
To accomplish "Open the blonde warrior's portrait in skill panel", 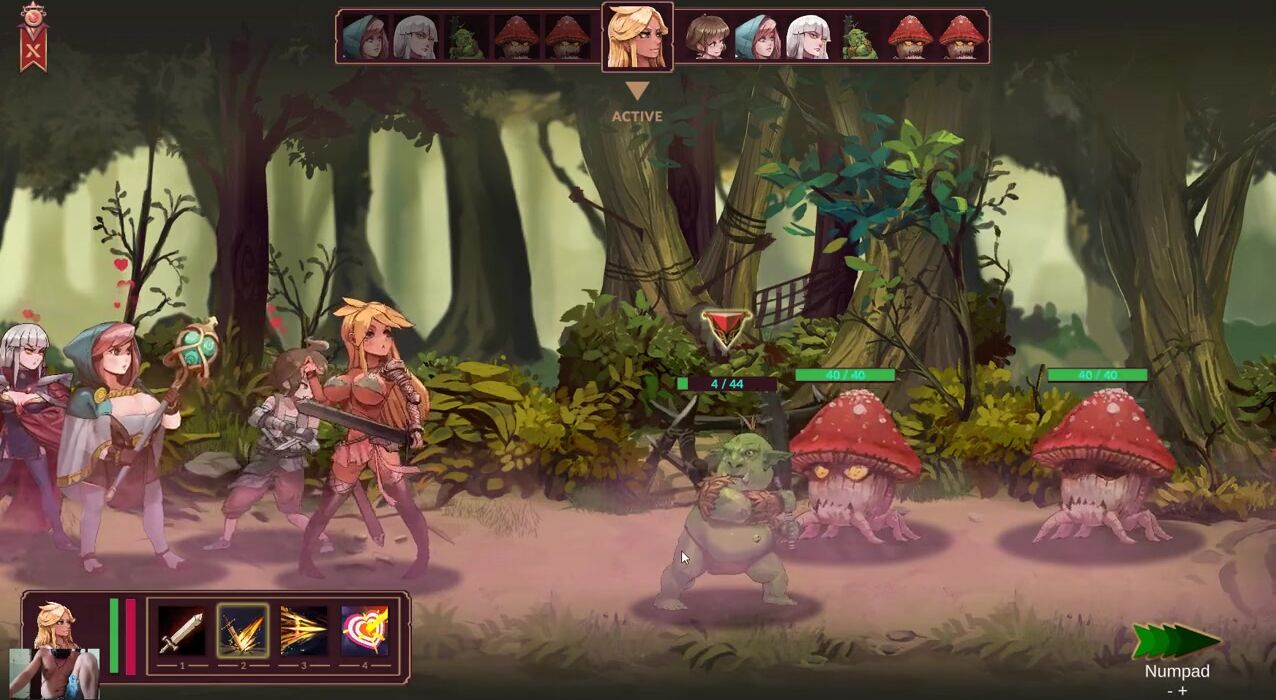I will tap(57, 626).
